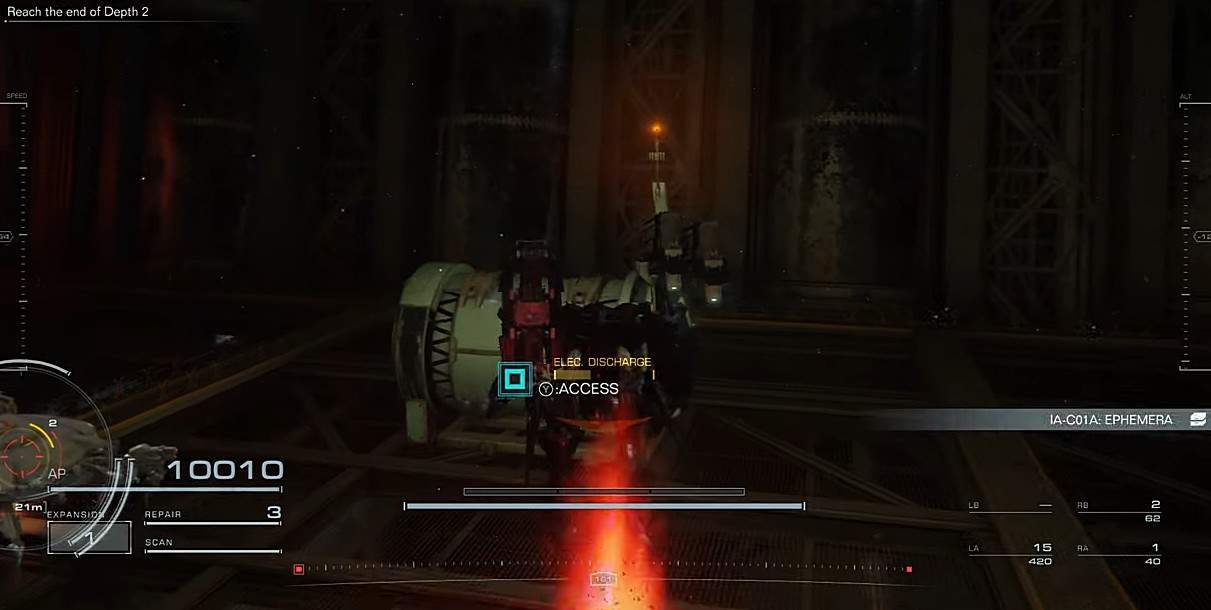1211x610 pixels.
Task: Activate the Expansion slot box
Action: click(x=89, y=537)
